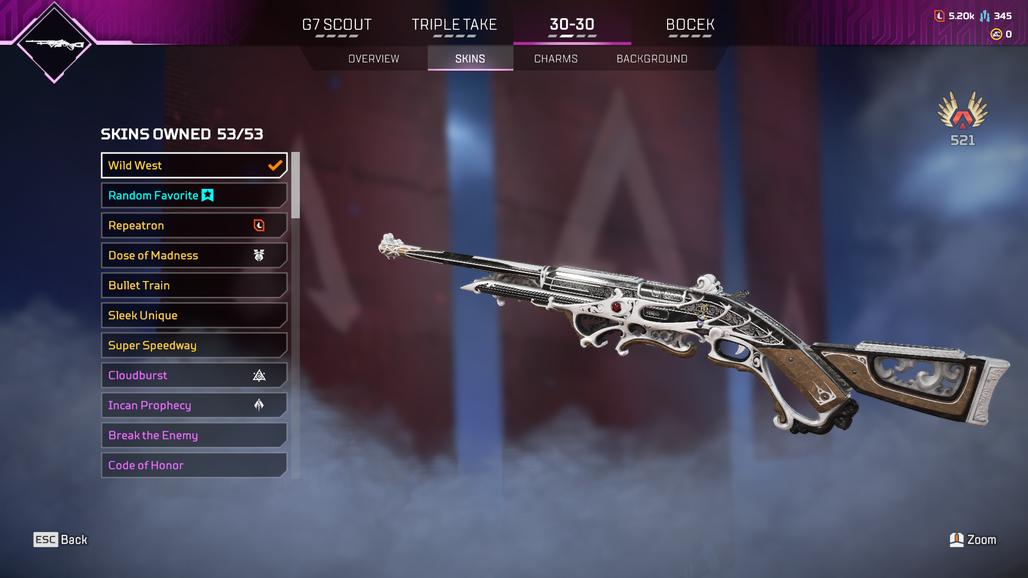The height and width of the screenshot is (578, 1028).
Task: Click the Back button
Action: 61,540
